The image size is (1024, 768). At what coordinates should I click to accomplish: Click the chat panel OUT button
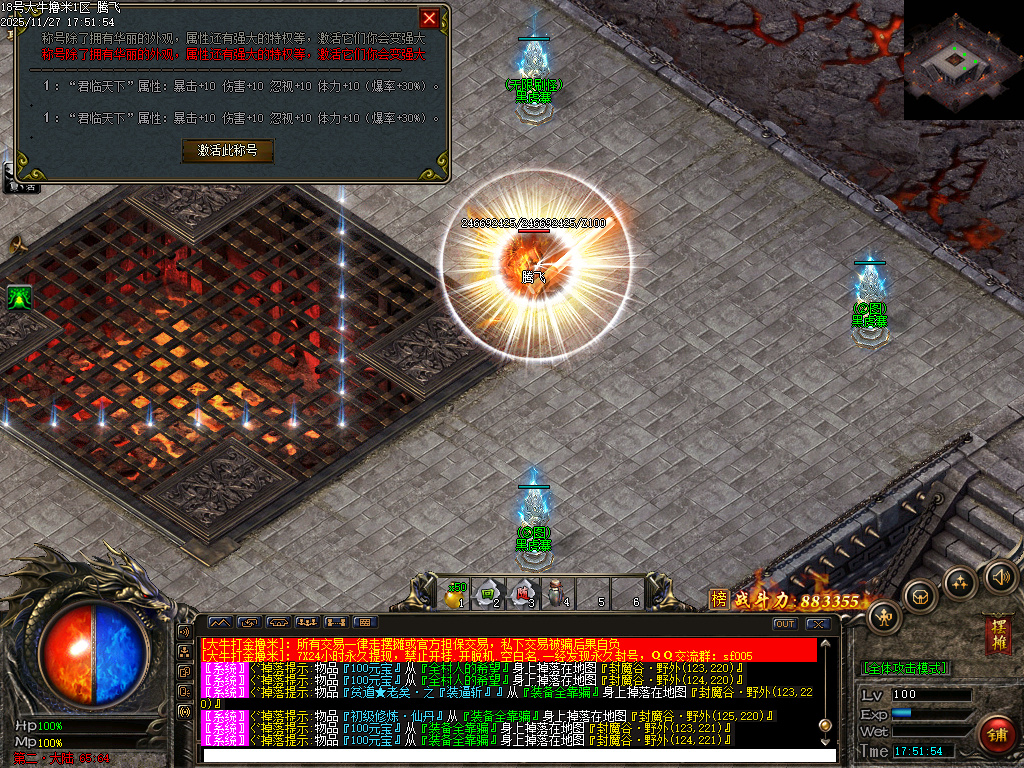pyautogui.click(x=785, y=624)
